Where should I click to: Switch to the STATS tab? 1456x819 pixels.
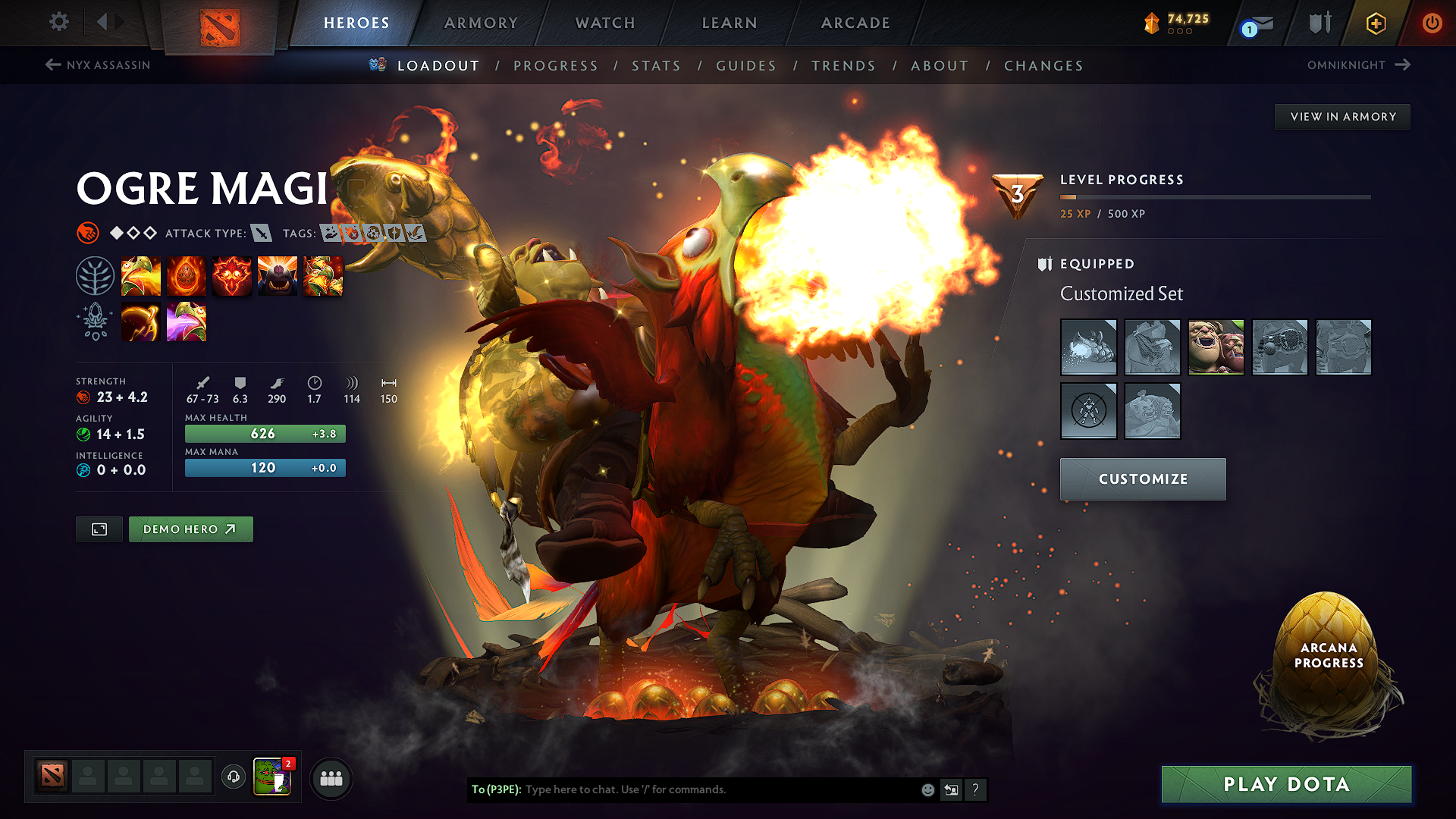(x=657, y=66)
